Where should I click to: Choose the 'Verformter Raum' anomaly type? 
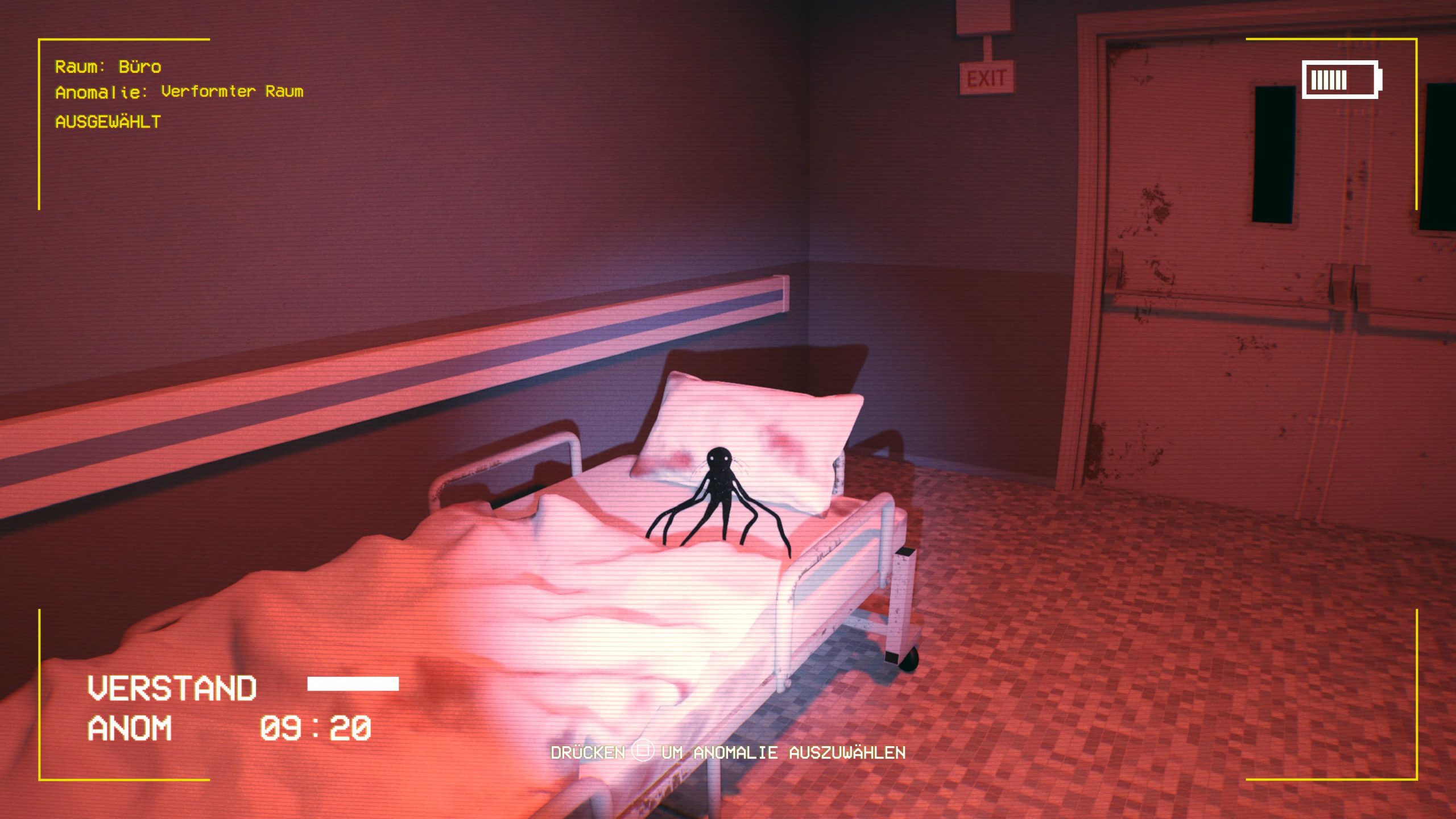(x=232, y=92)
